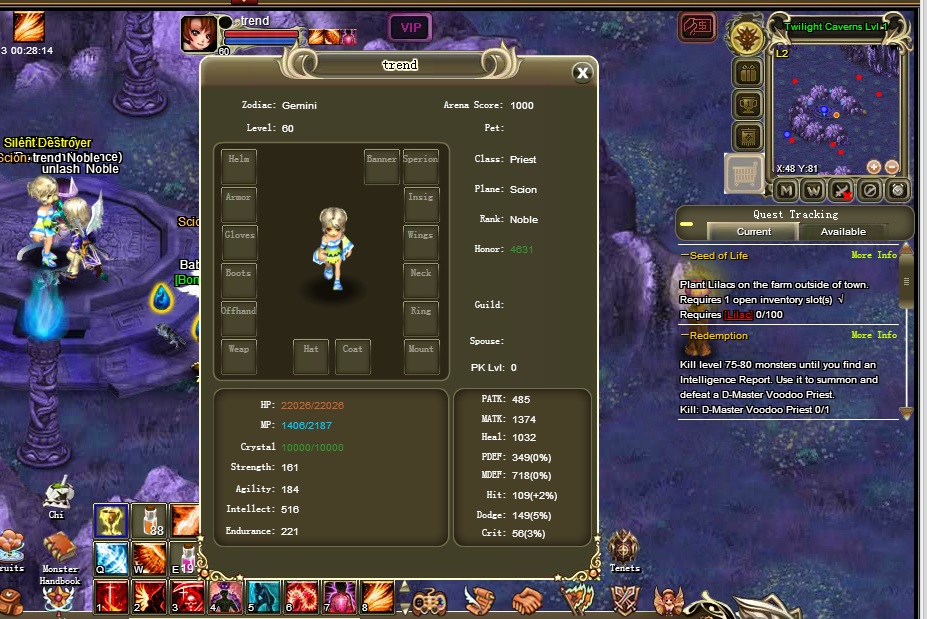
Task: Activate the skill in hotbar slot 4
Action: 223,596
